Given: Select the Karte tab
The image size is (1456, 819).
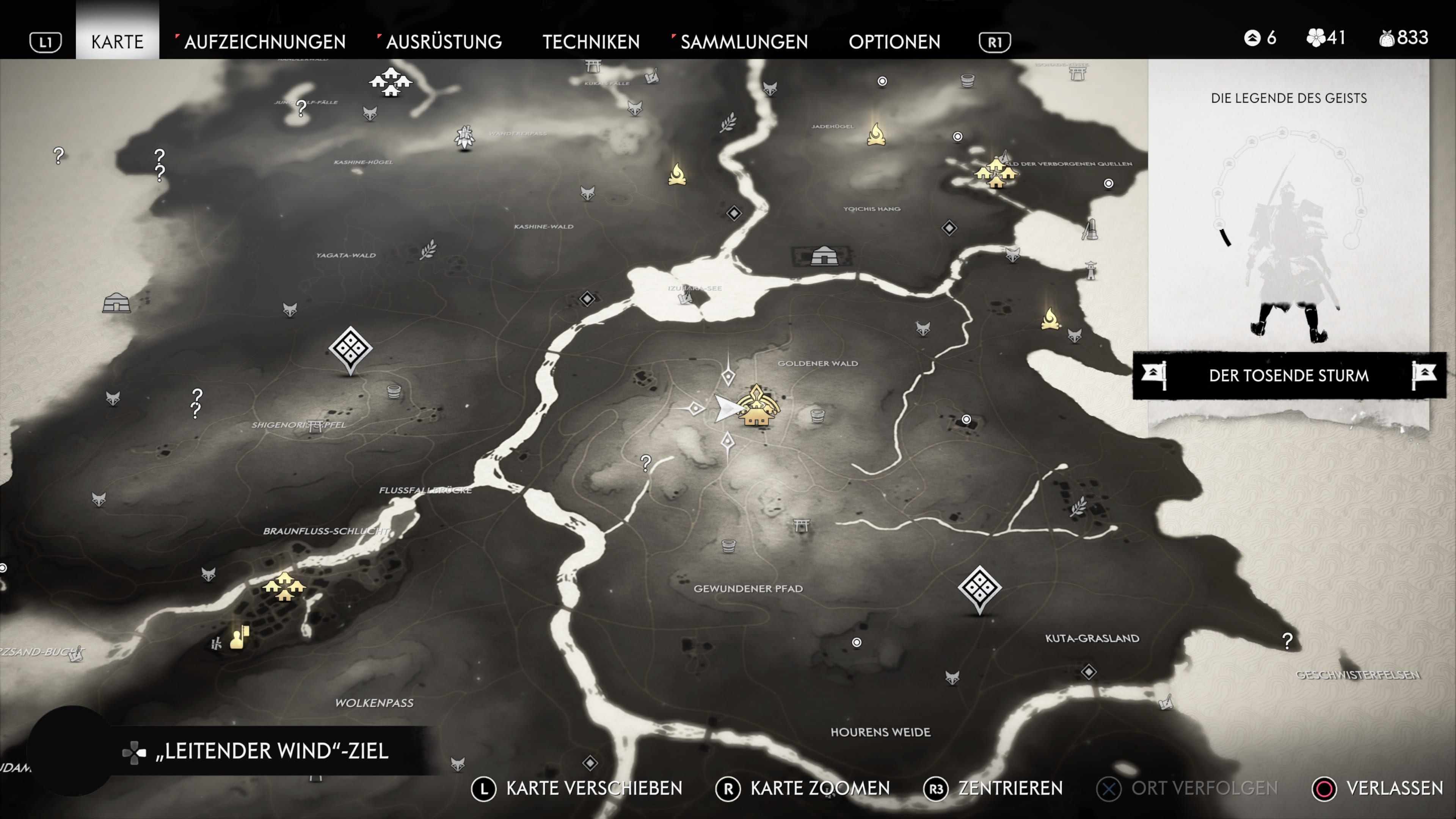Looking at the screenshot, I should tap(118, 42).
